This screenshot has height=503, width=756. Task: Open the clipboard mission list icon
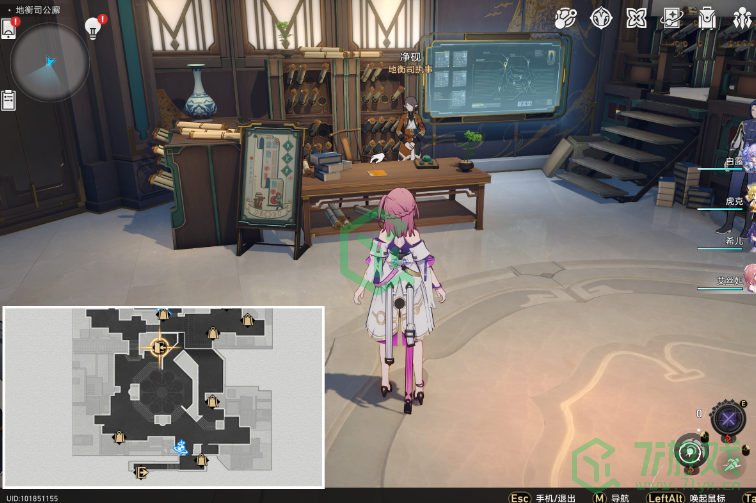(x=9, y=100)
